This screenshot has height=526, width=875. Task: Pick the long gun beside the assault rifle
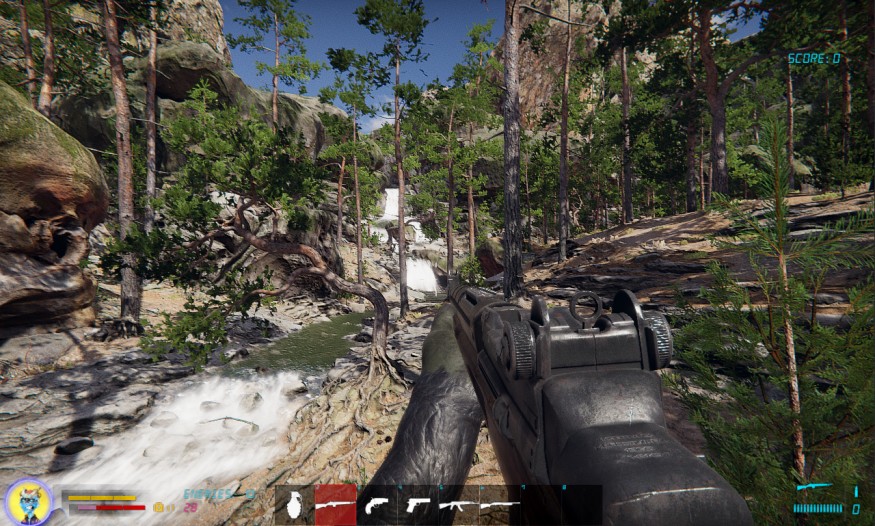[500, 505]
